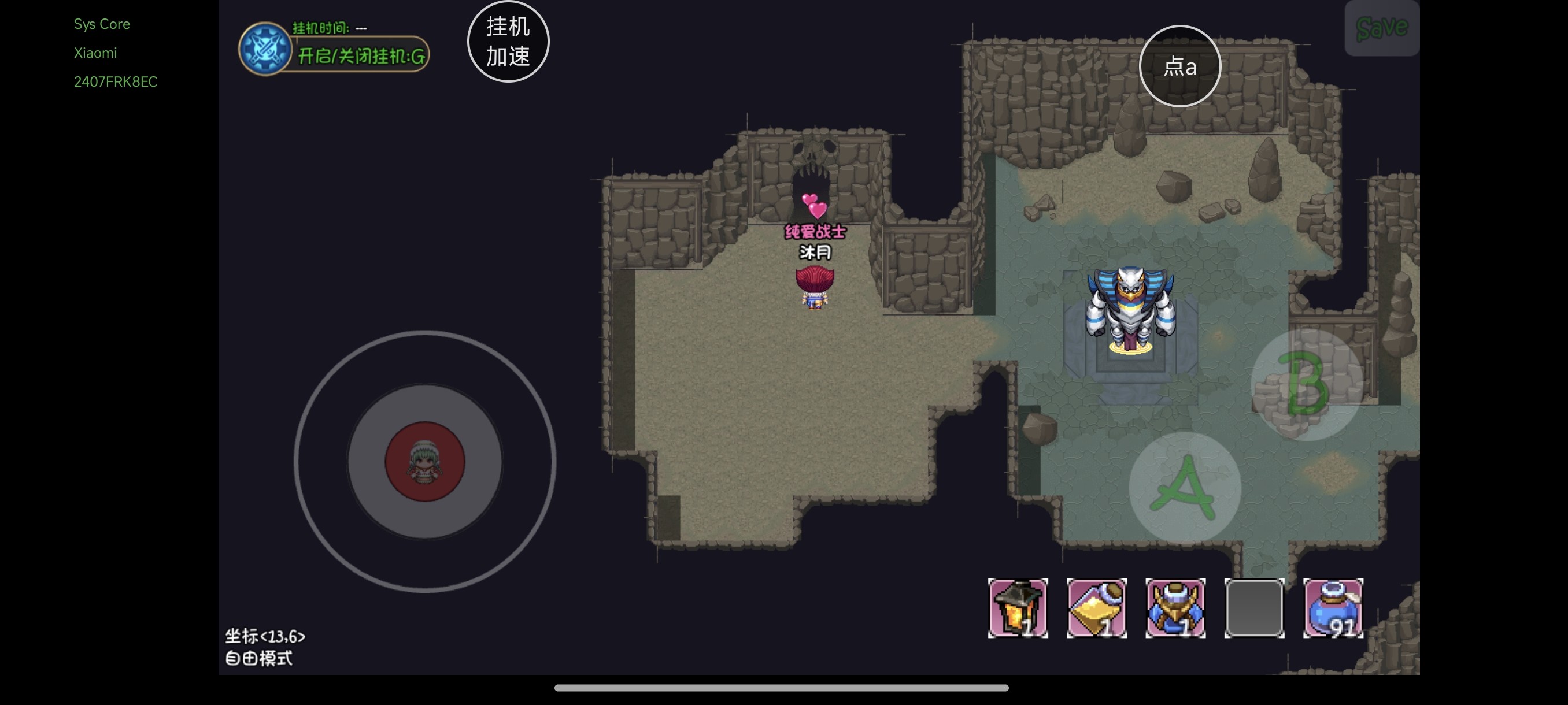Toggle auto-battle with the 开启/关闭挂机 button
This screenshot has width=1568, height=705.
[x=360, y=56]
